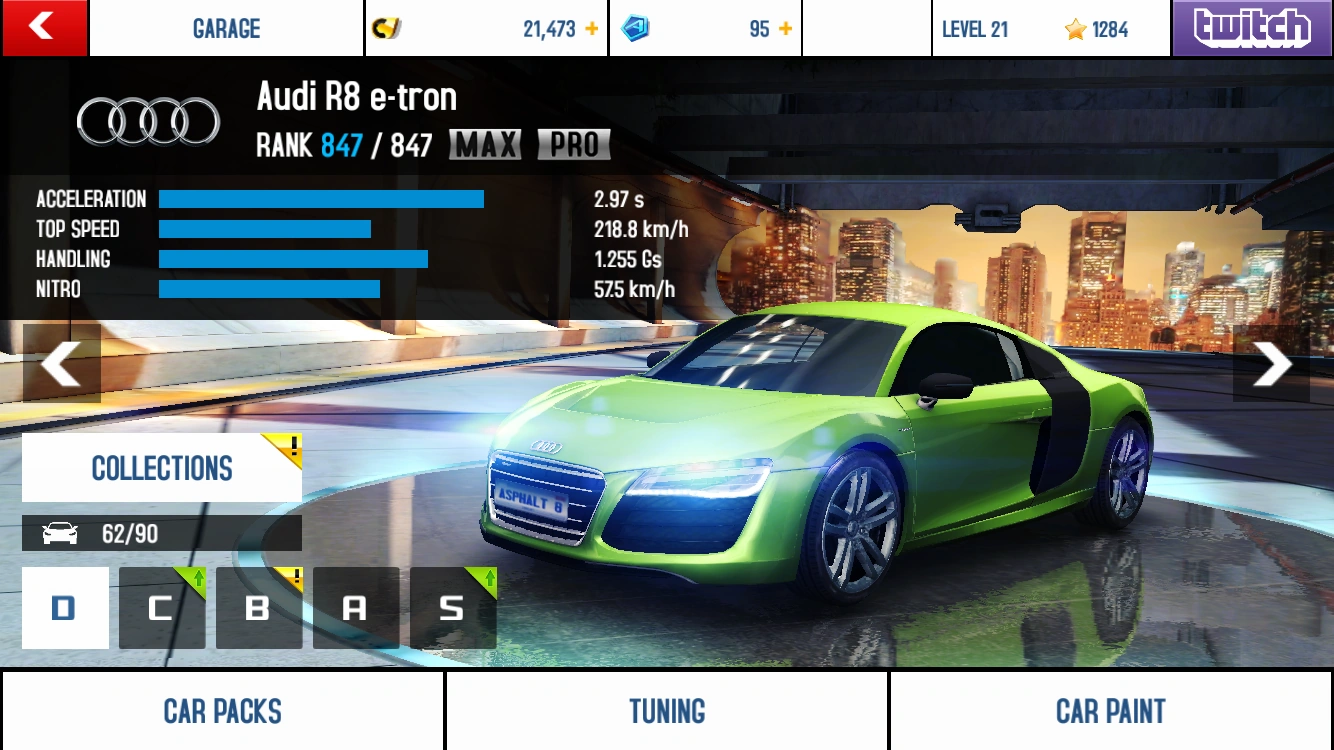Switch to class A cars
Screen dimensions: 1334x750
click(356, 608)
